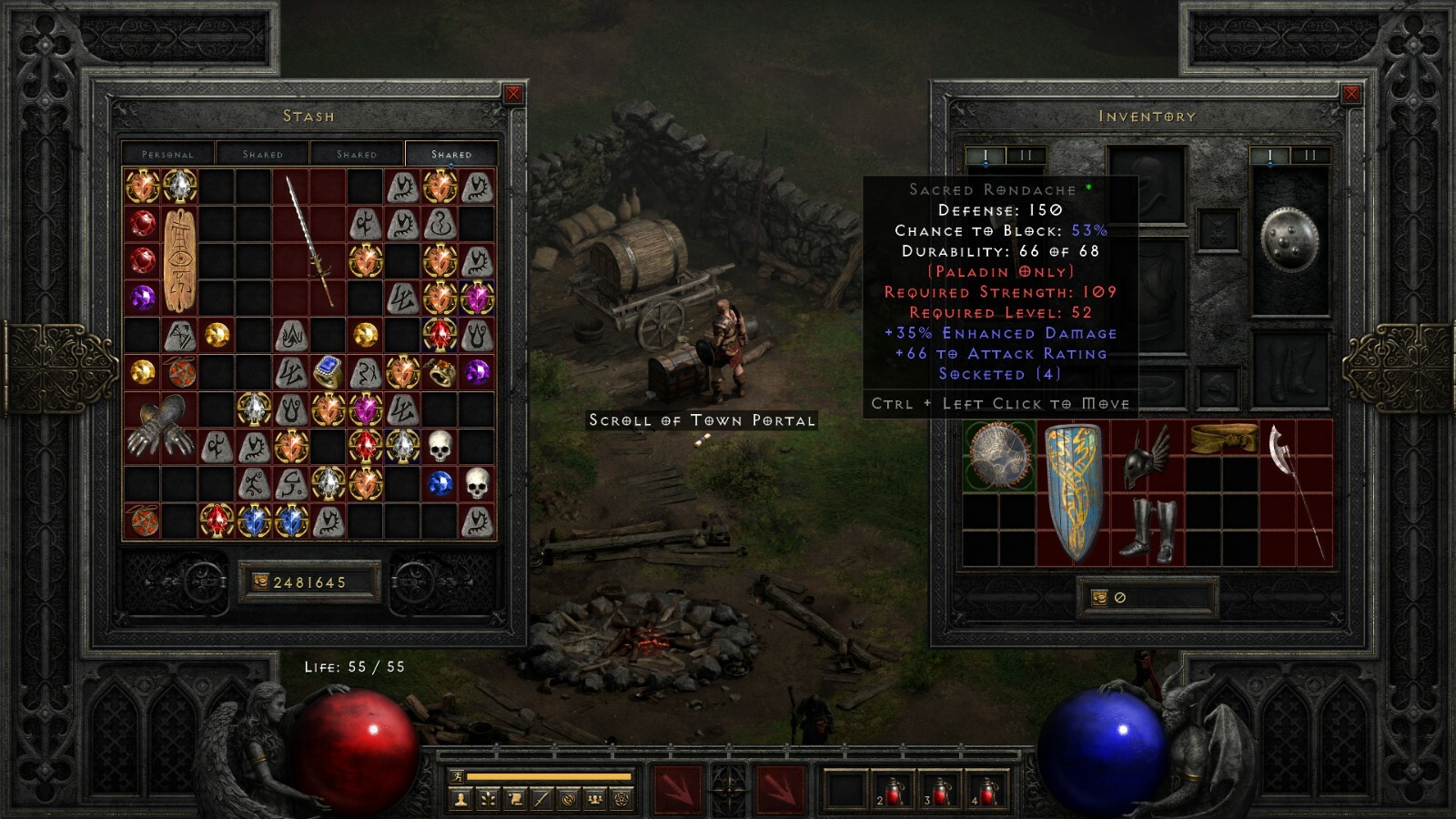Viewport: 1456px width, 819px height.
Task: Toggle run/walk beside the stamina bar
Action: 458,775
